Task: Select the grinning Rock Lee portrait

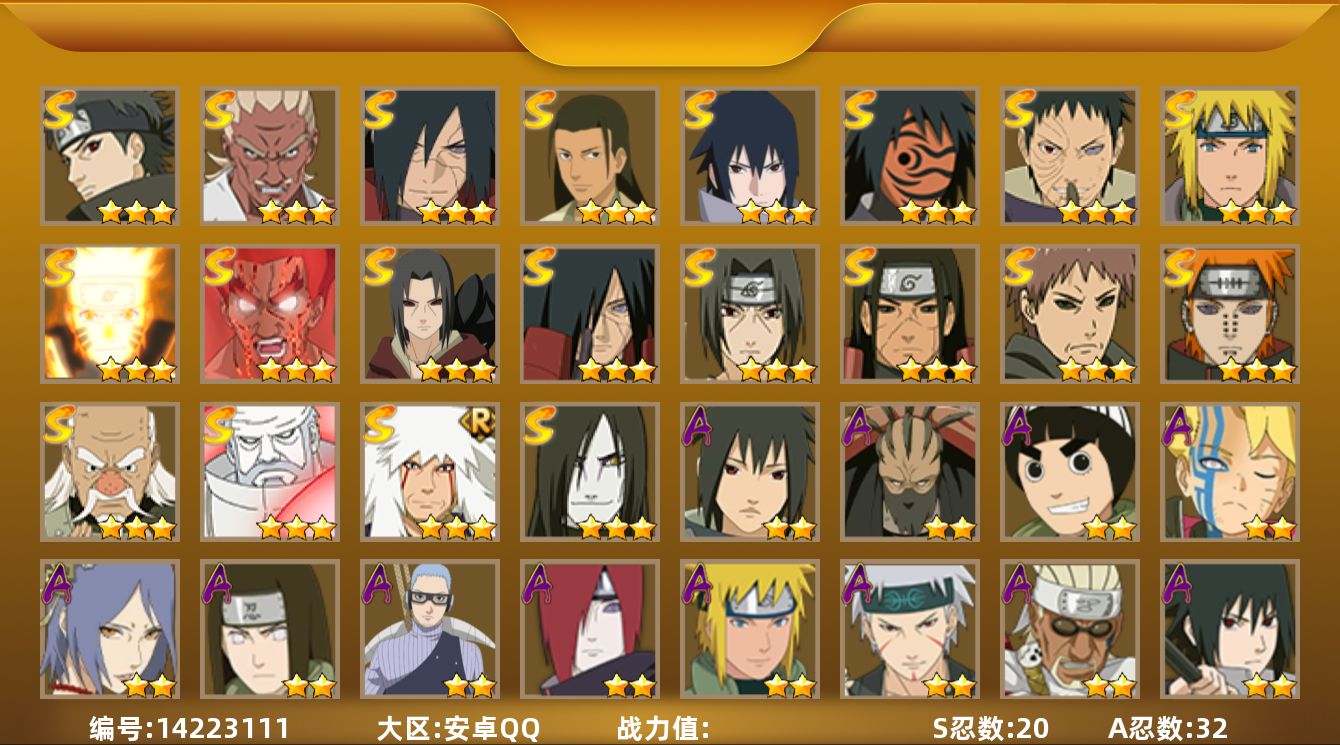Action: coord(1069,472)
